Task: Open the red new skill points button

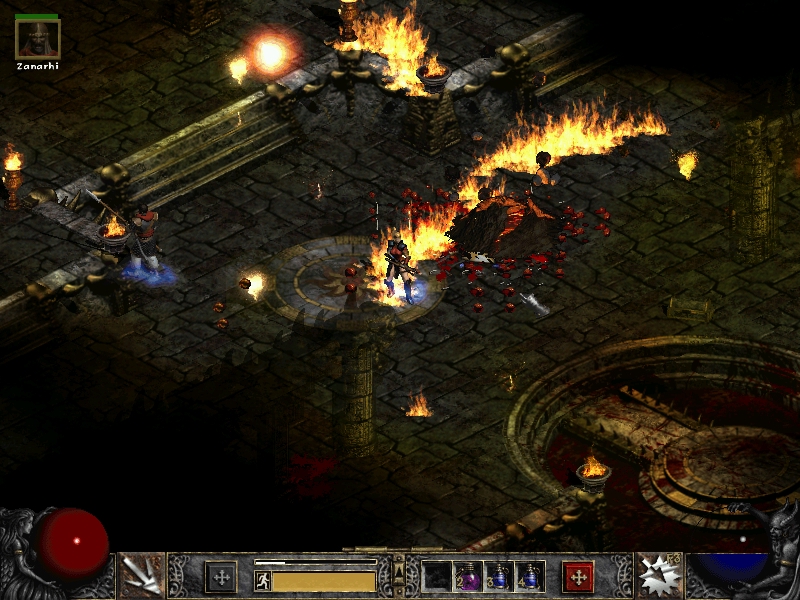Action: (x=578, y=577)
